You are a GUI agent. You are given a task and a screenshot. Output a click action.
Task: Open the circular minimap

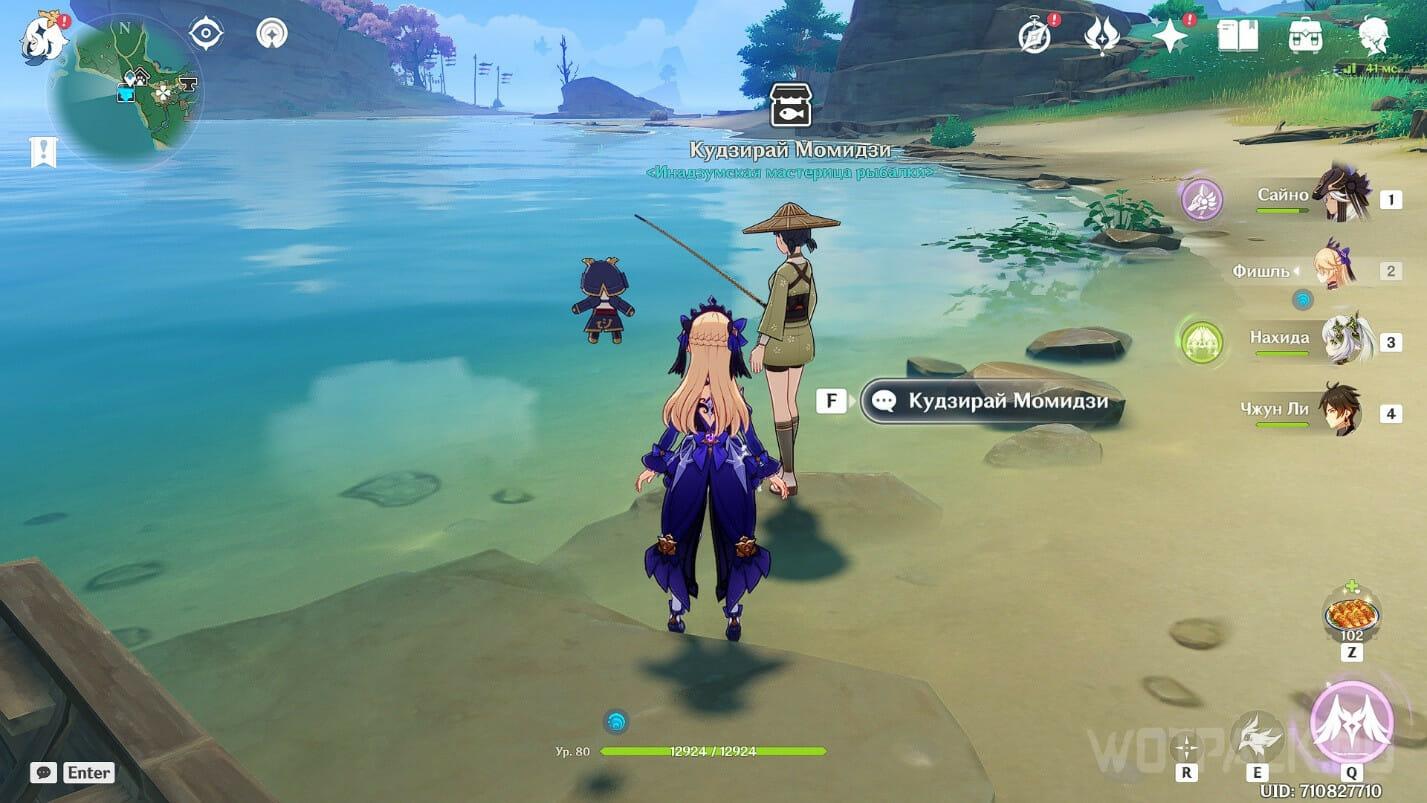124,90
